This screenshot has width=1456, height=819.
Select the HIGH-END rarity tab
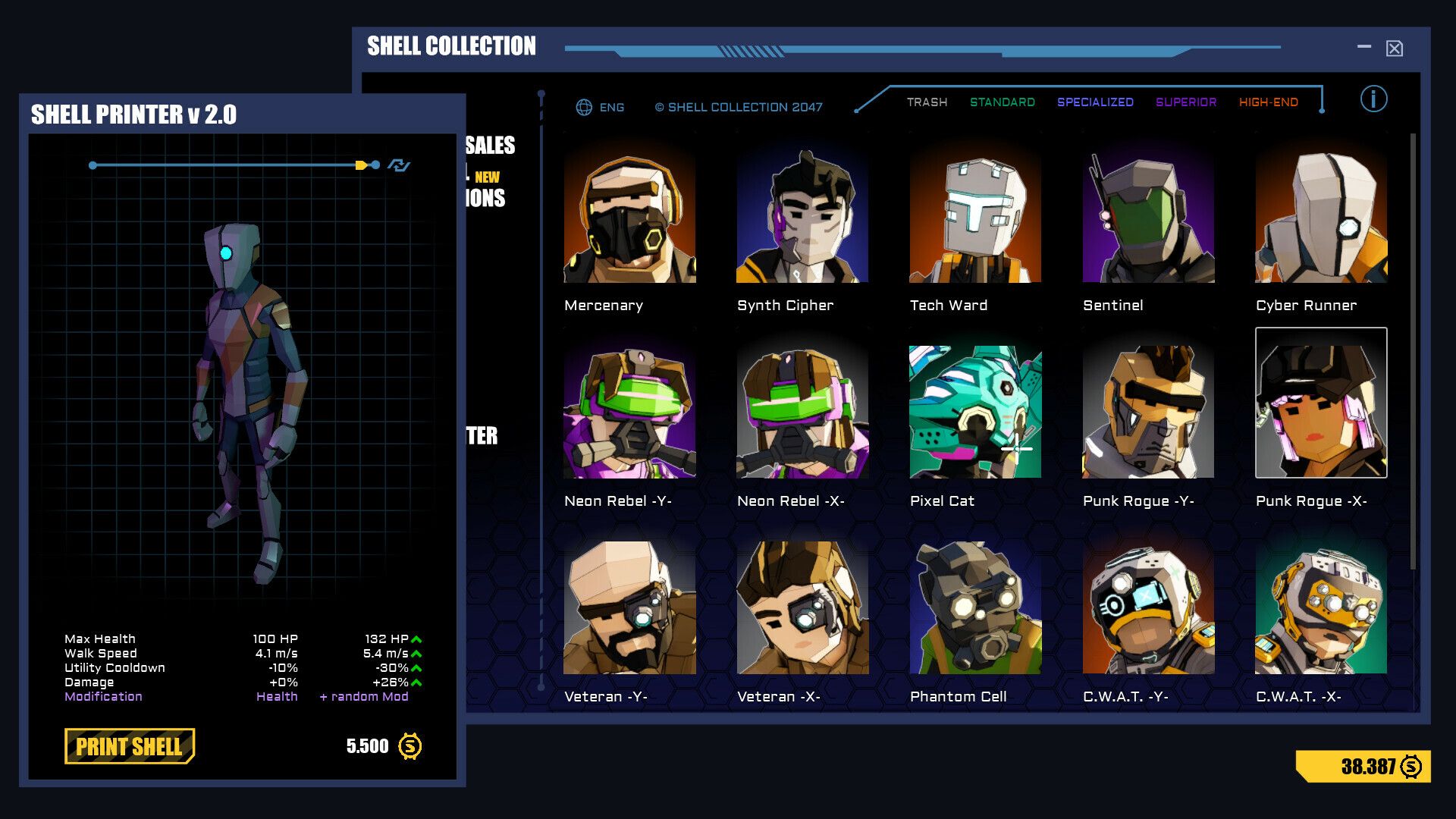(x=1268, y=102)
